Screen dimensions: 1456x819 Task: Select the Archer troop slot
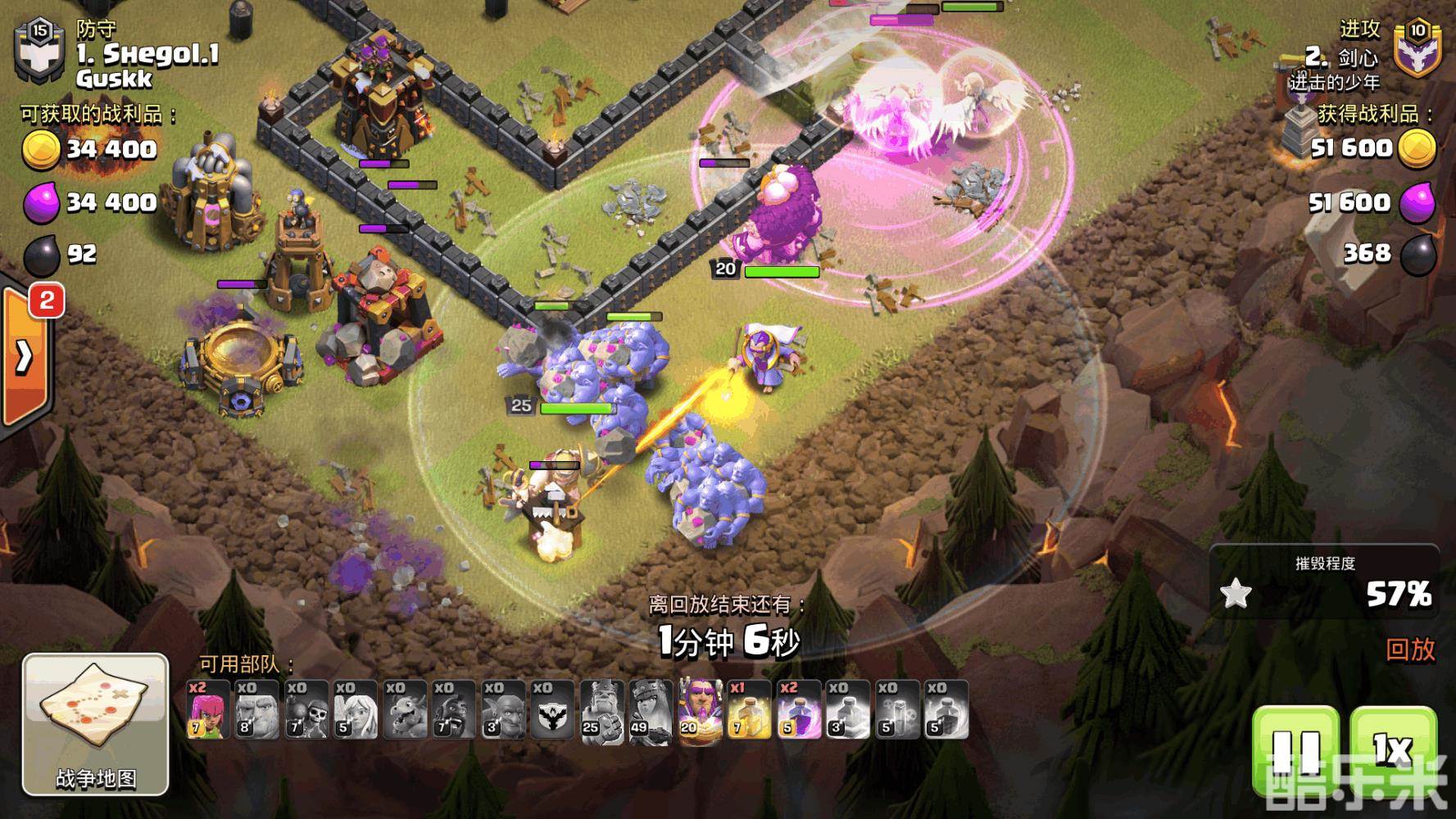point(208,710)
